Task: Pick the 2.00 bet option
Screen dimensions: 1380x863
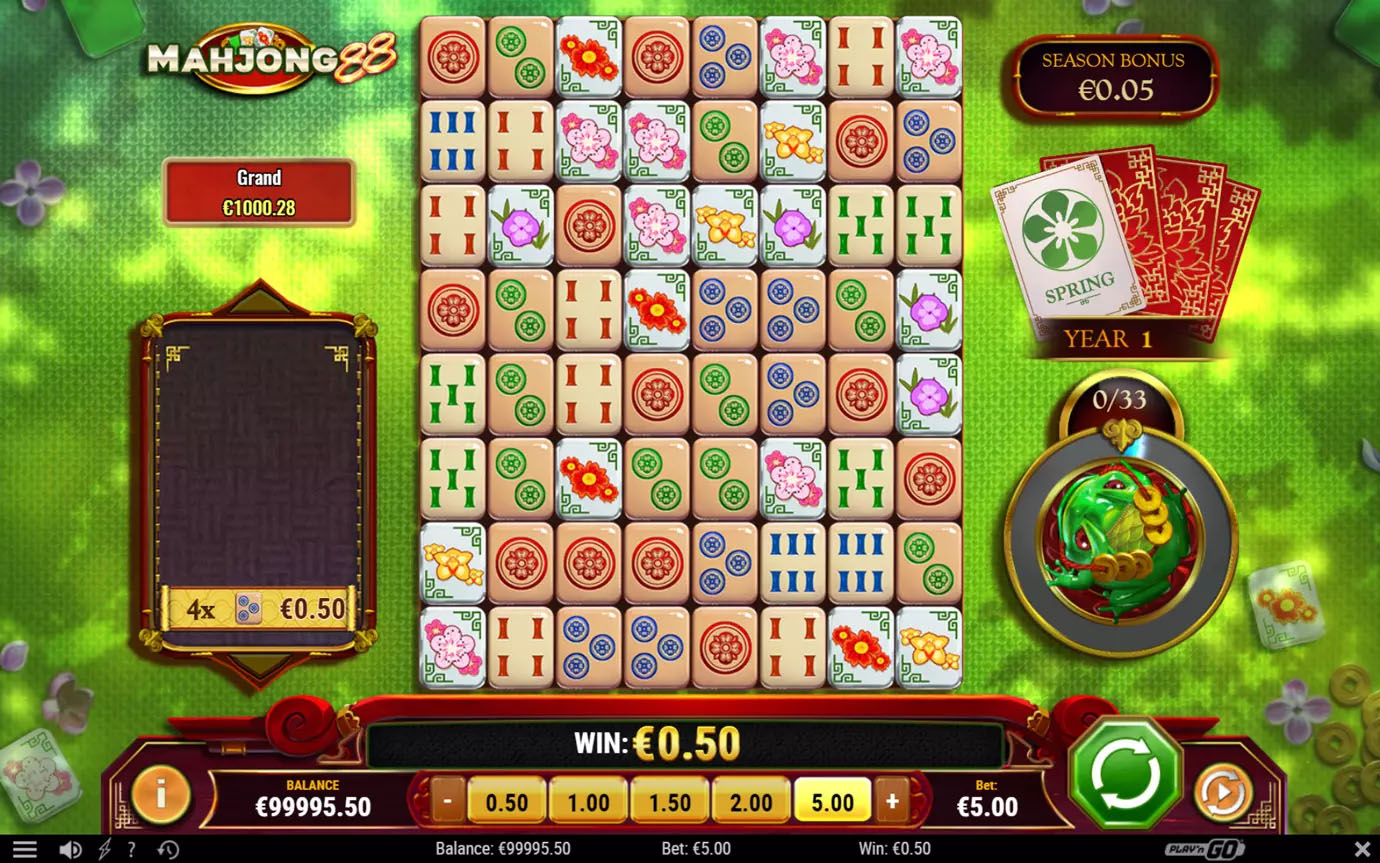Action: click(751, 802)
